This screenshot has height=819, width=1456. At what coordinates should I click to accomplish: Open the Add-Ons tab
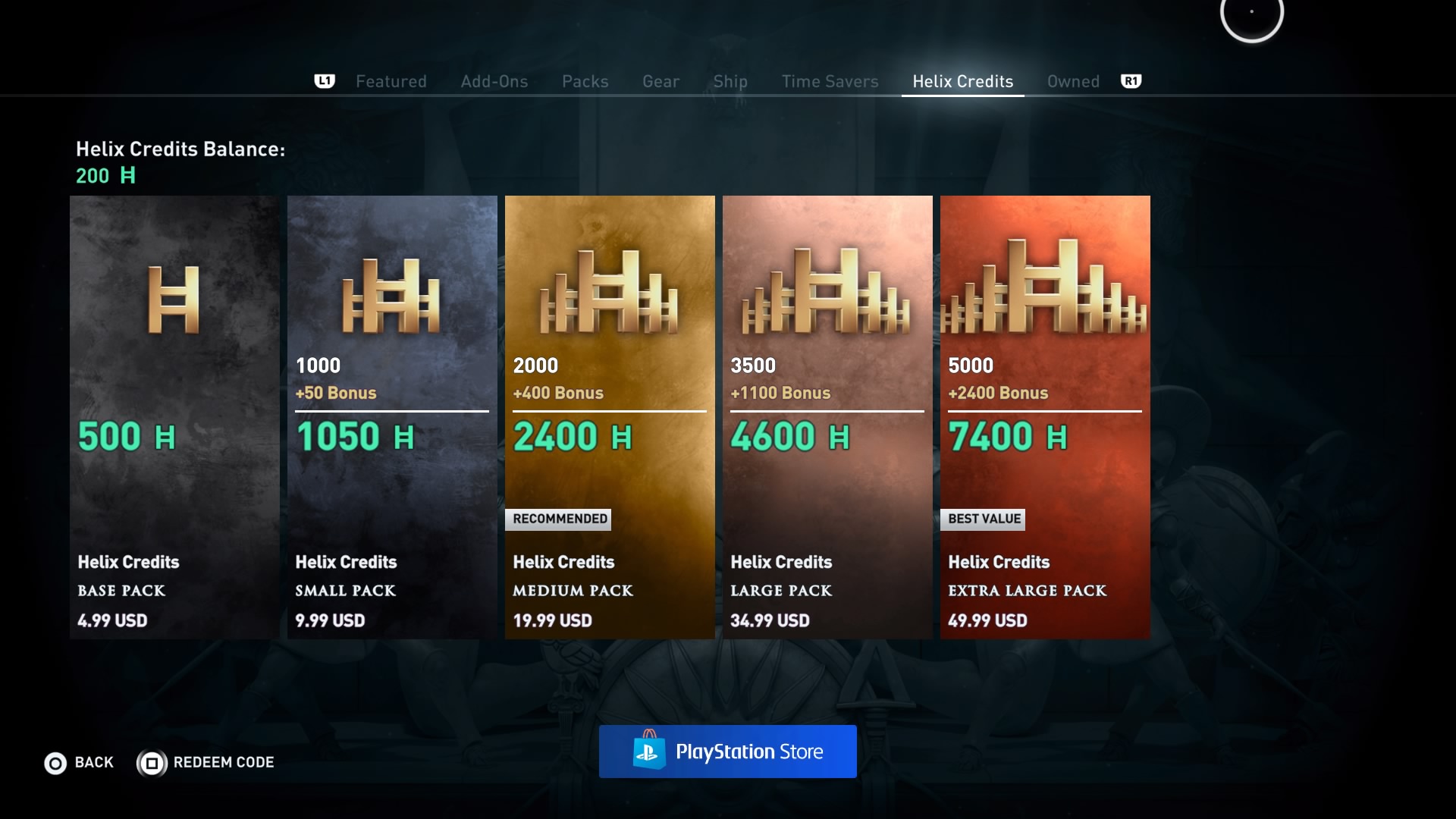tap(494, 81)
